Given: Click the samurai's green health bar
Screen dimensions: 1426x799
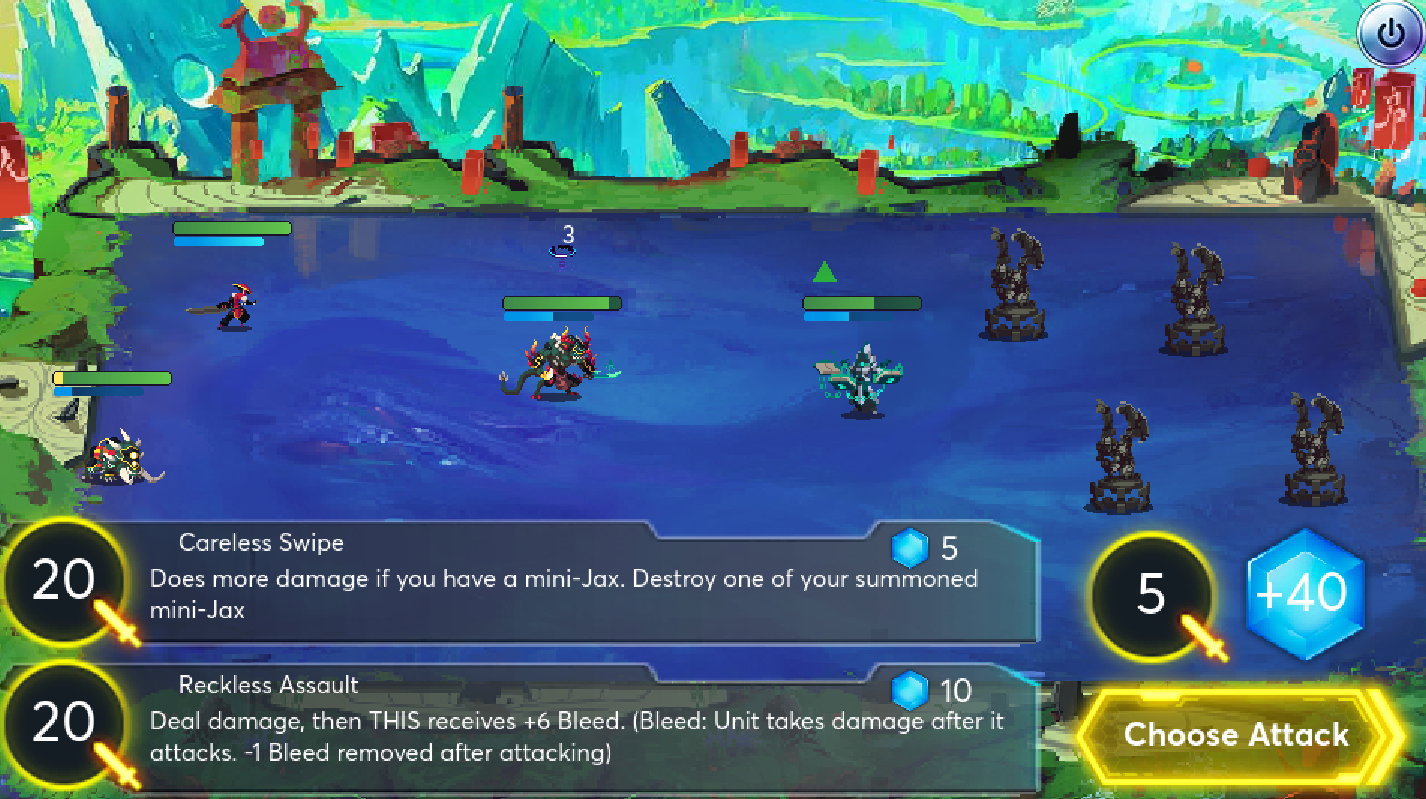Looking at the screenshot, I should coord(231,228).
